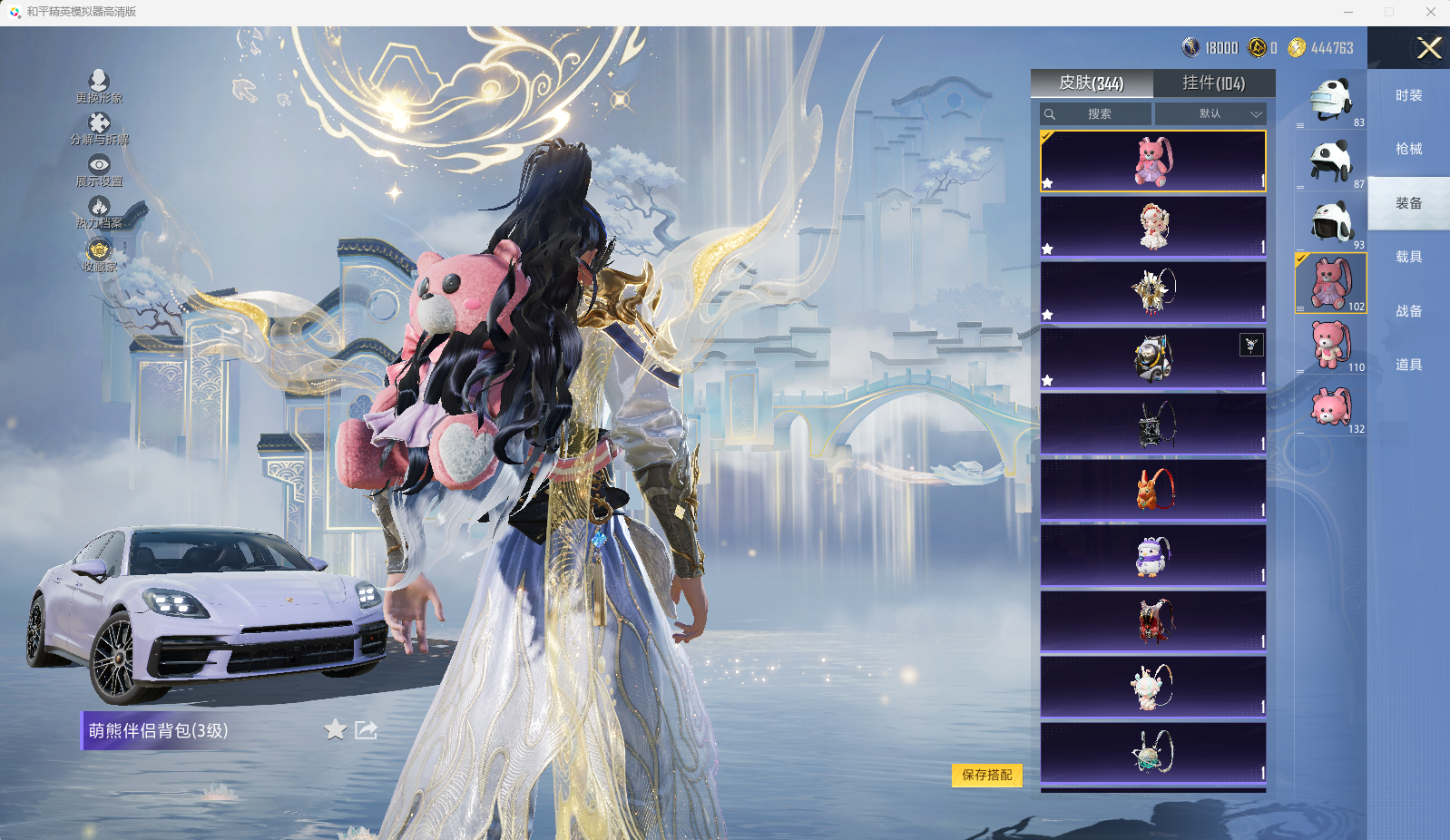Screen dimensions: 1450x840
Task: Share the backpack via the arrow icon
Action: [x=366, y=730]
